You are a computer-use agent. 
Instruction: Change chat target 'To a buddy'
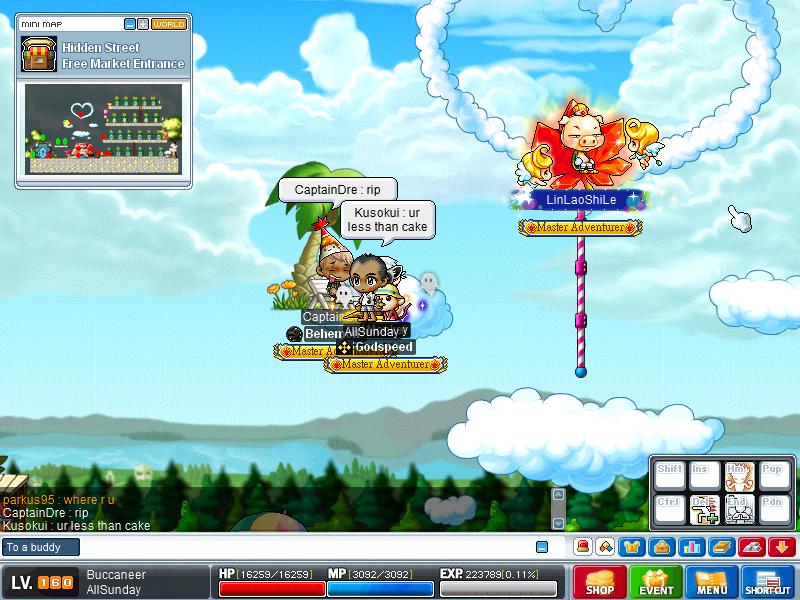tap(38, 547)
